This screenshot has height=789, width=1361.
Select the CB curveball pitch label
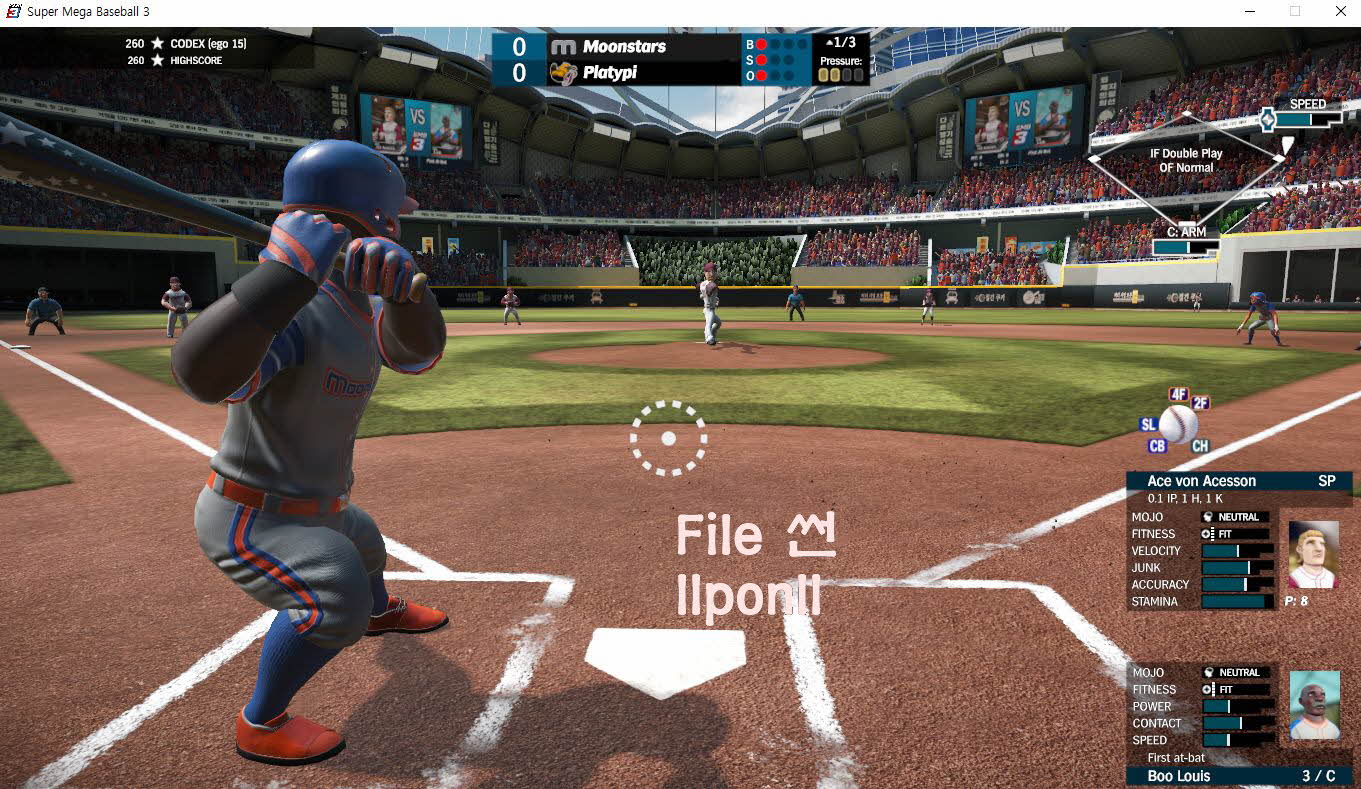coord(1157,446)
